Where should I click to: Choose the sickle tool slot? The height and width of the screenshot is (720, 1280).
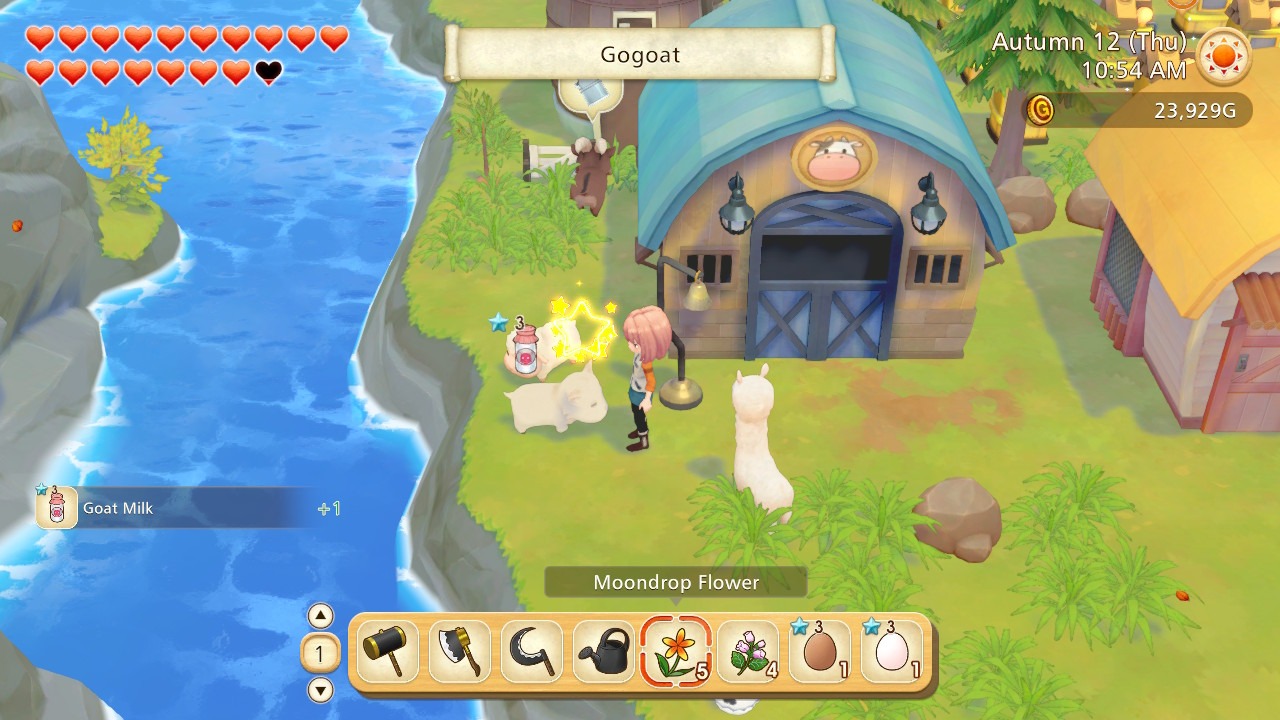click(532, 652)
